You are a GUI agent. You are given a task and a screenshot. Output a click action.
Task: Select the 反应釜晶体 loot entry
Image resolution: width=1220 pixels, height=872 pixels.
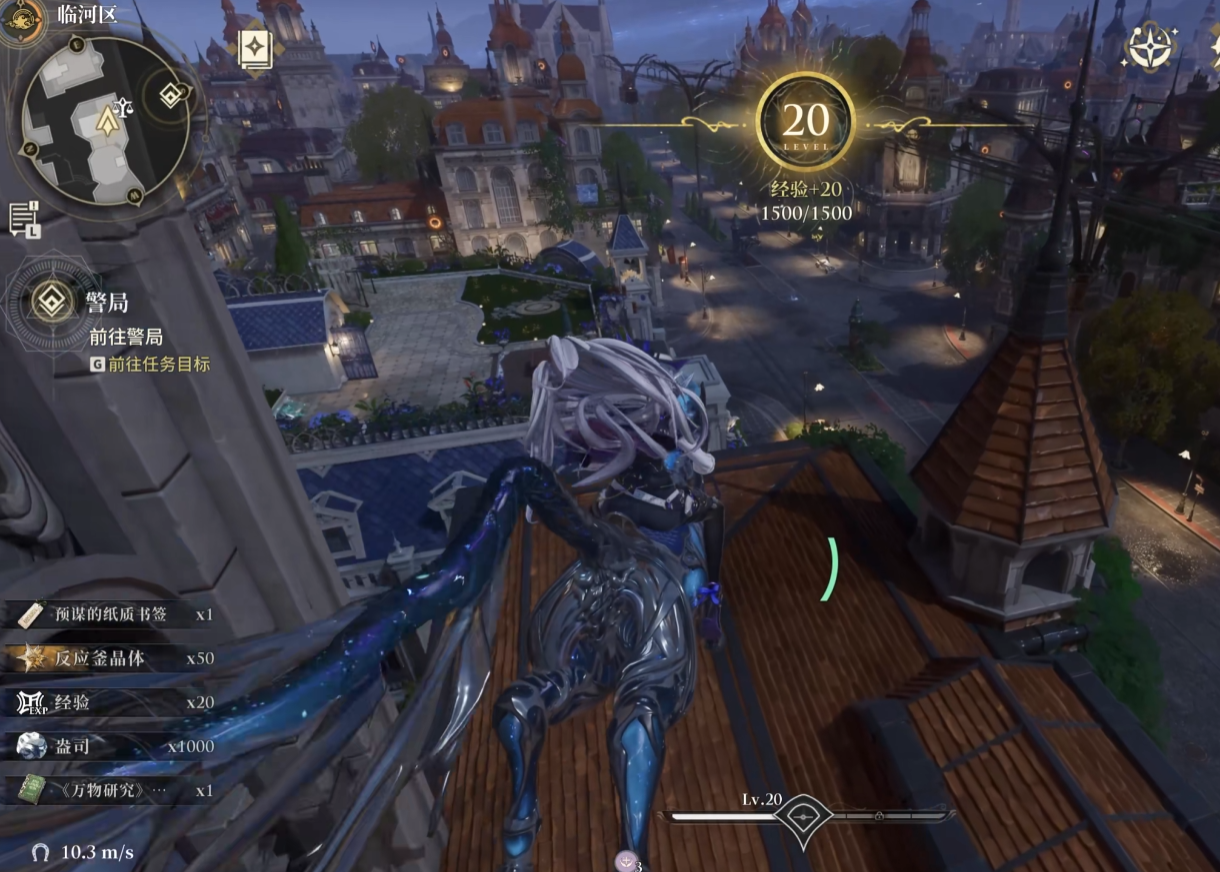coord(110,658)
